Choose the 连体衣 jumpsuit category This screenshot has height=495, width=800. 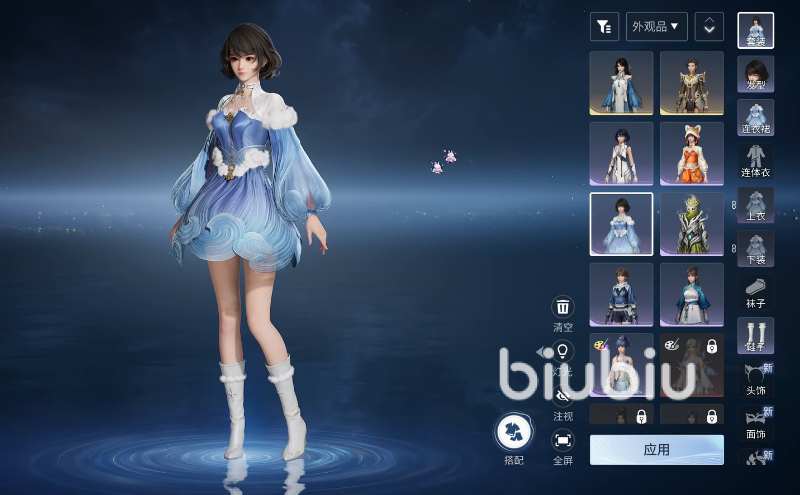[x=755, y=161]
